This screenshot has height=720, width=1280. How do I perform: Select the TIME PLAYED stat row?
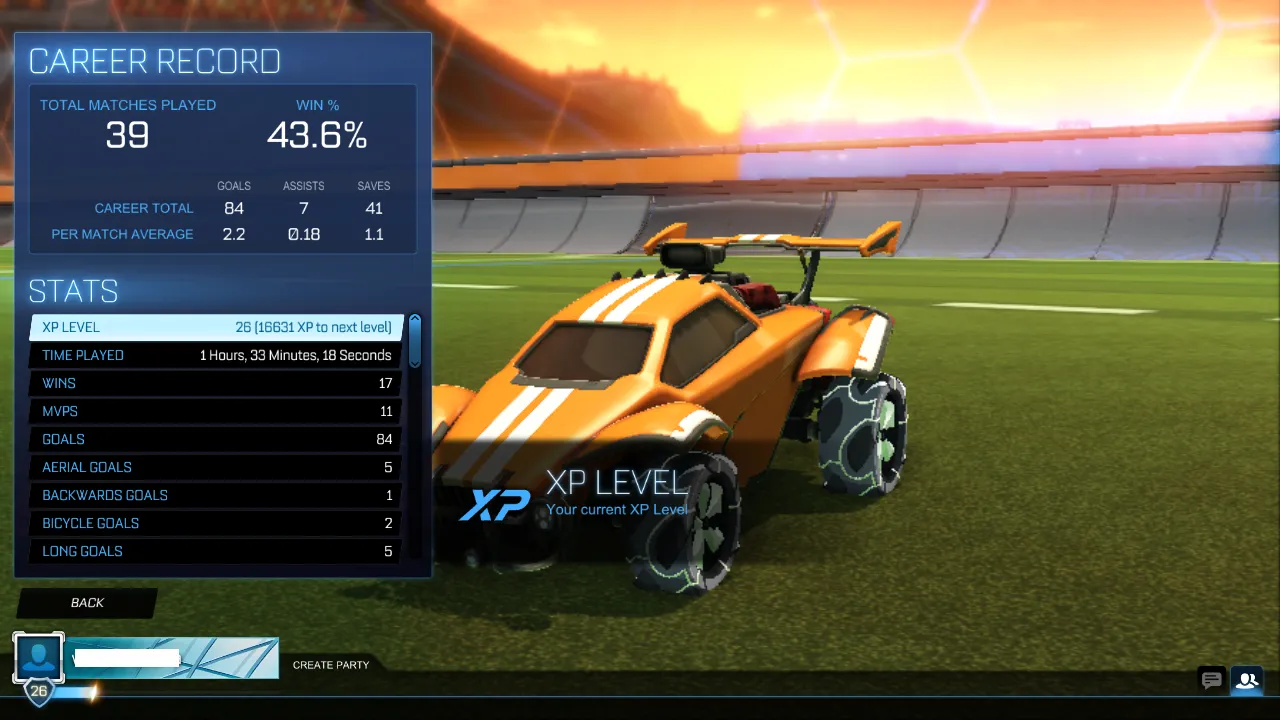pyautogui.click(x=215, y=355)
